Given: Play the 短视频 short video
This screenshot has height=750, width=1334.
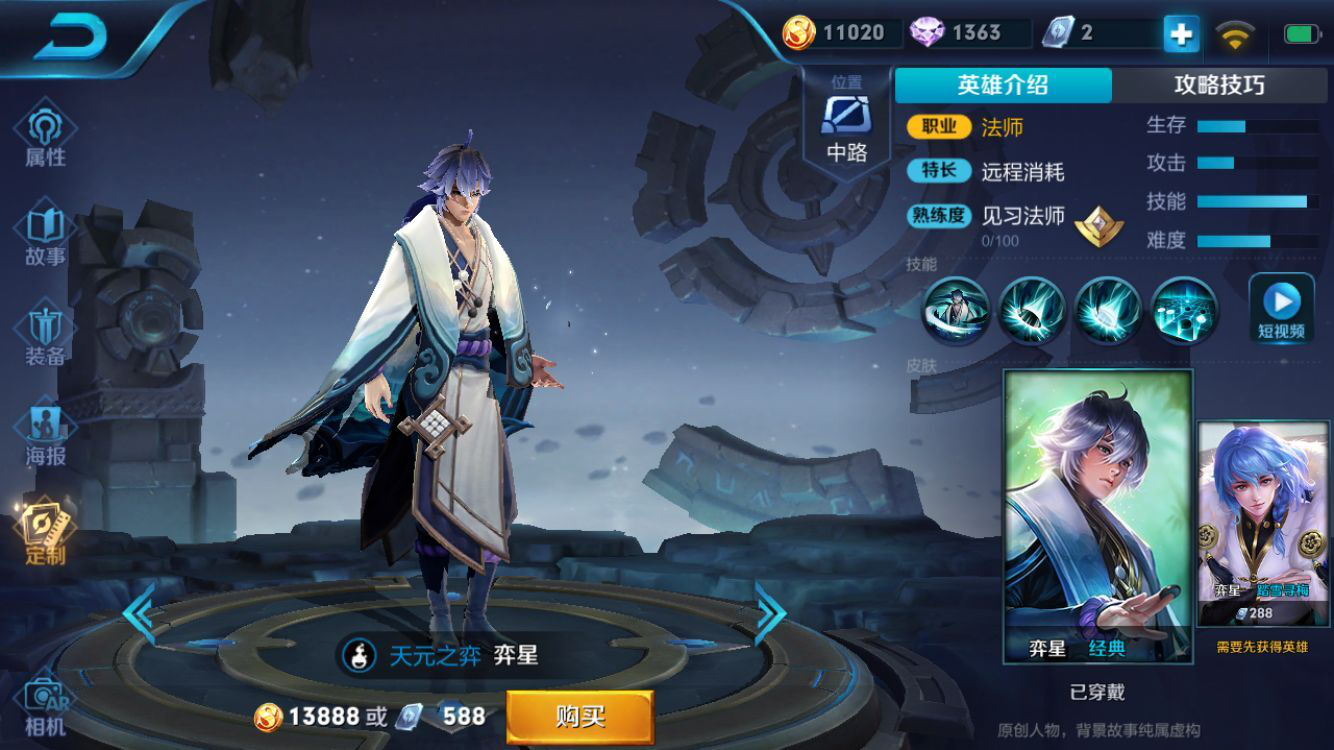Looking at the screenshot, I should point(1281,308).
